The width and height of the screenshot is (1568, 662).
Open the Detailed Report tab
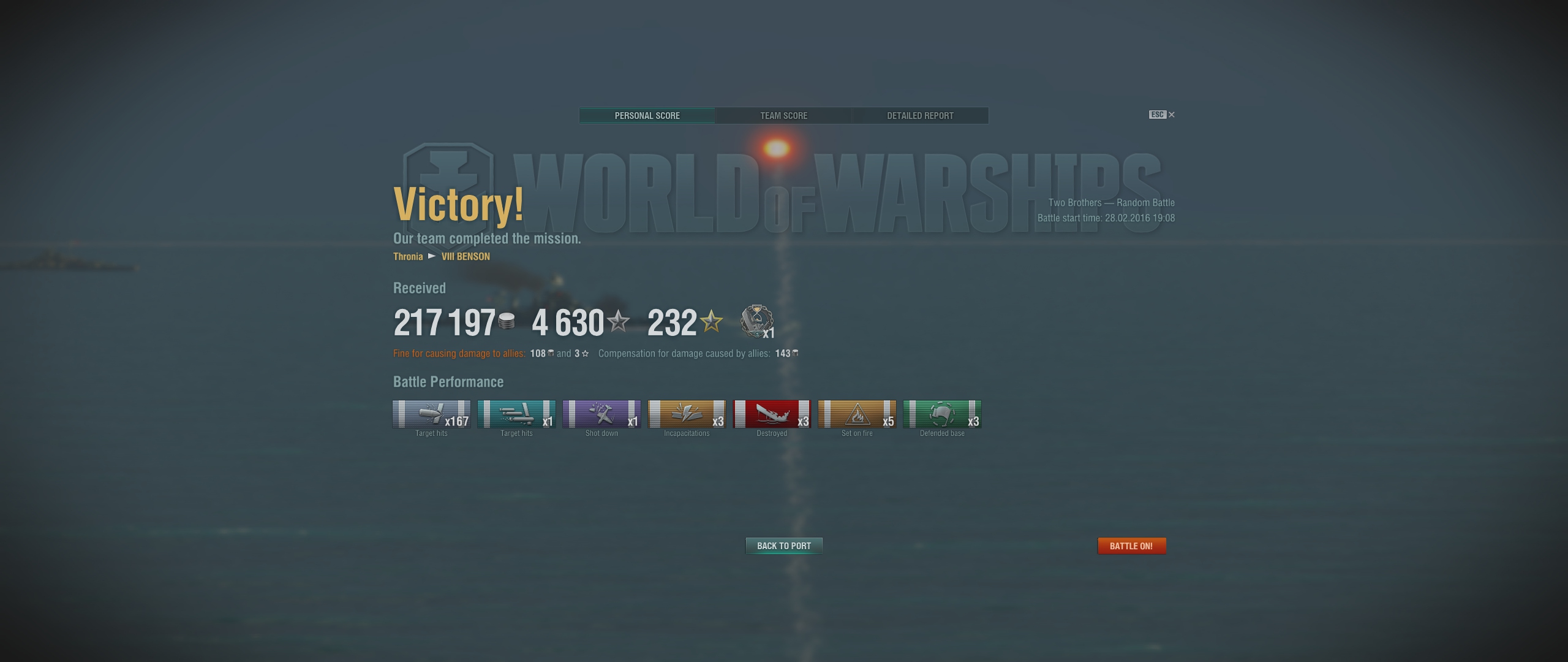point(920,116)
